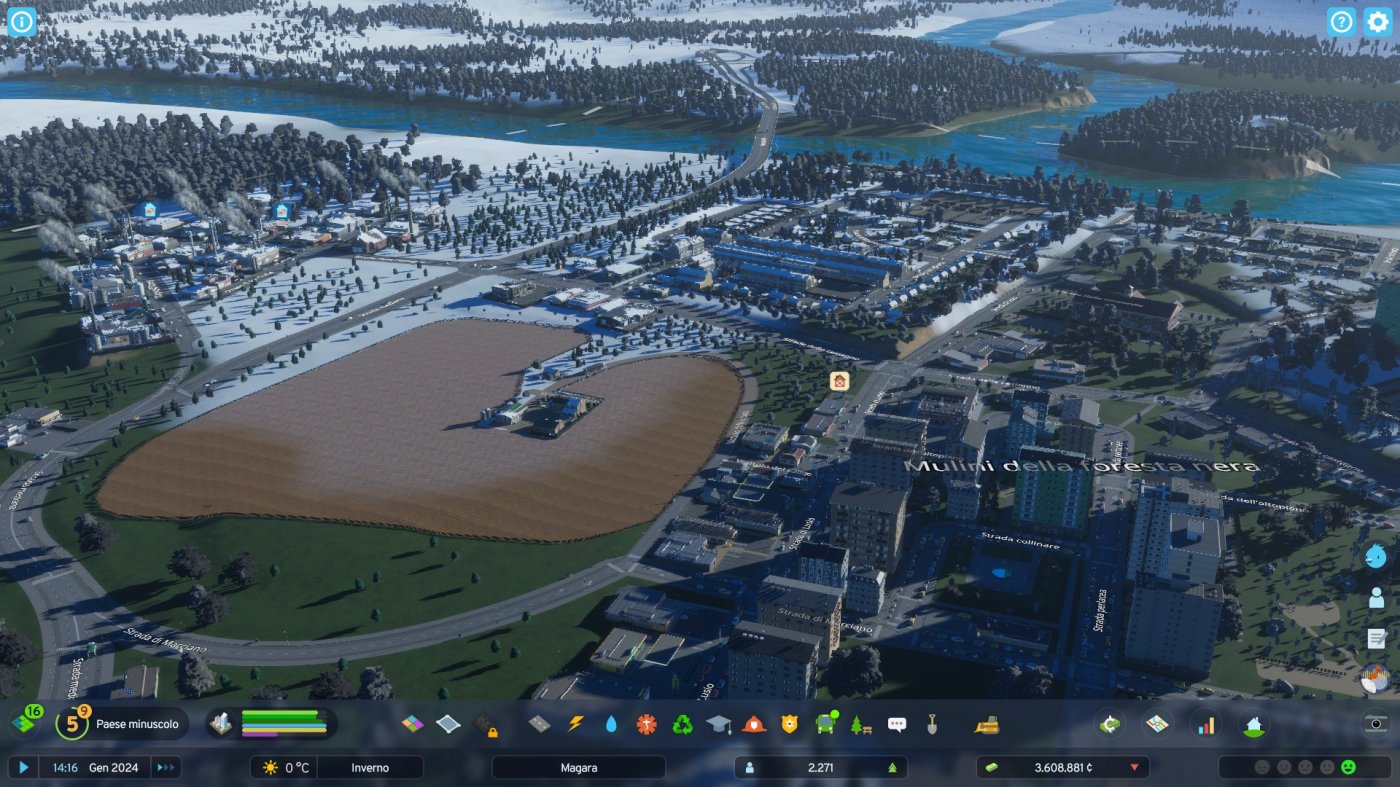Open the education services menu
Image resolution: width=1400 pixels, height=787 pixels.
click(x=720, y=725)
